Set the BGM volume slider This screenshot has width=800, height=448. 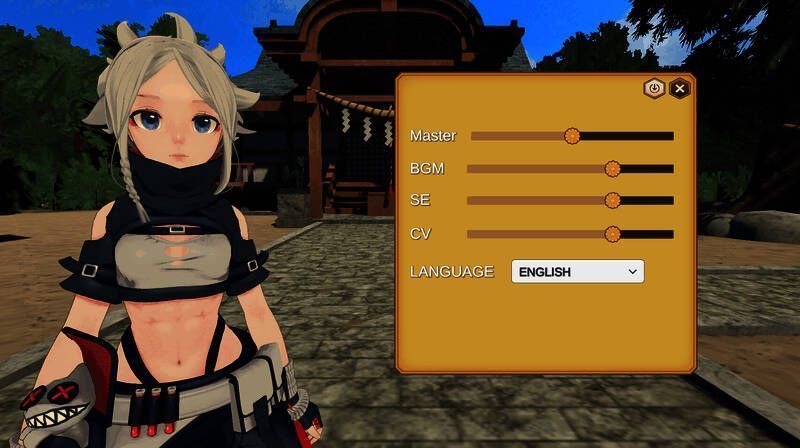pyautogui.click(x=613, y=169)
